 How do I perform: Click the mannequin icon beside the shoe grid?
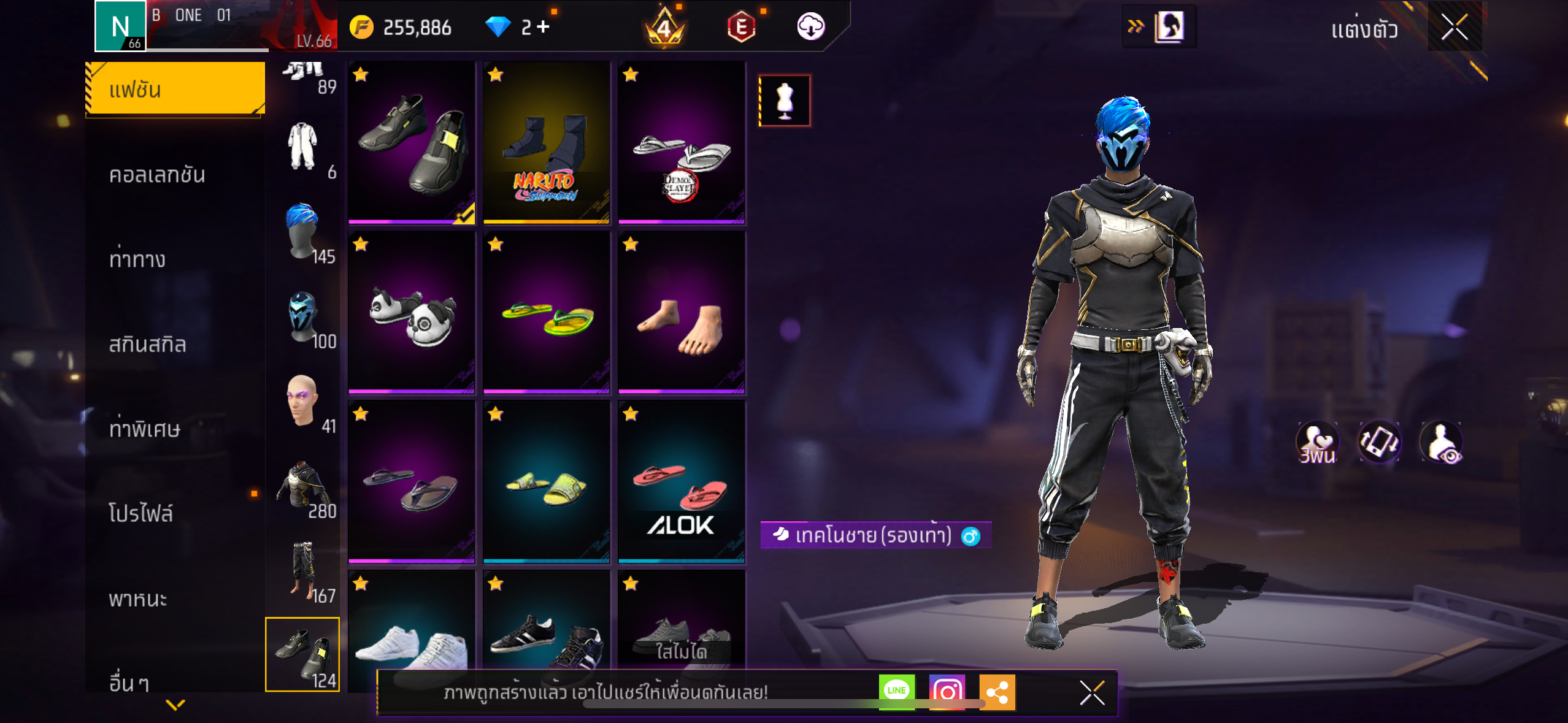(784, 101)
